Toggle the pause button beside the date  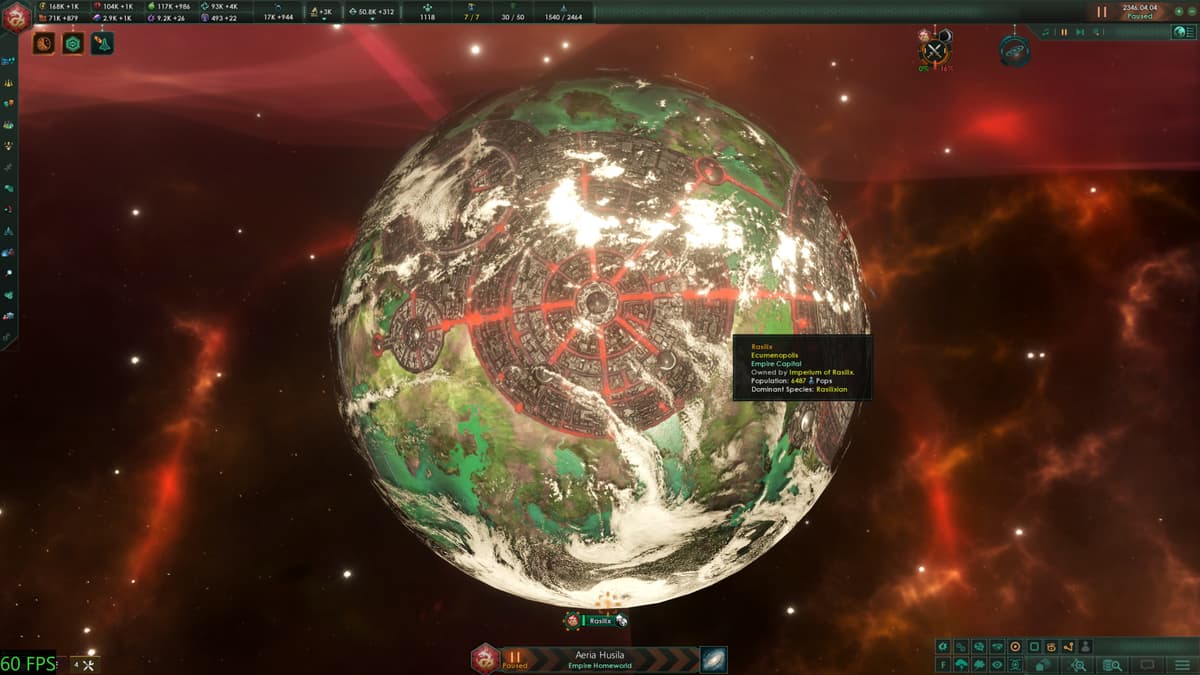(1101, 12)
